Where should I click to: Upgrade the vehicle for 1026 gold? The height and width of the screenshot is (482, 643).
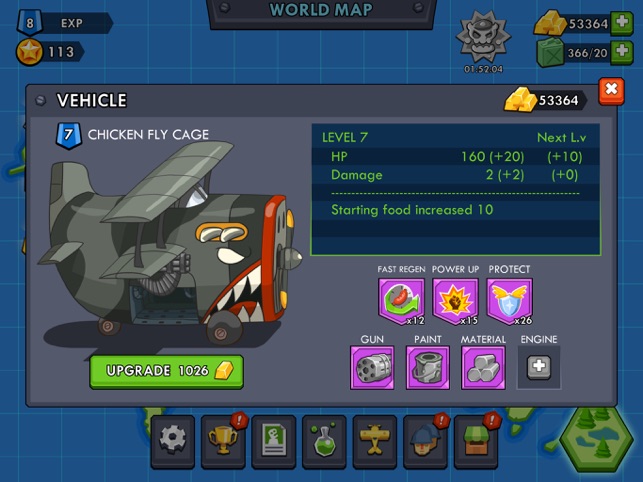(166, 371)
